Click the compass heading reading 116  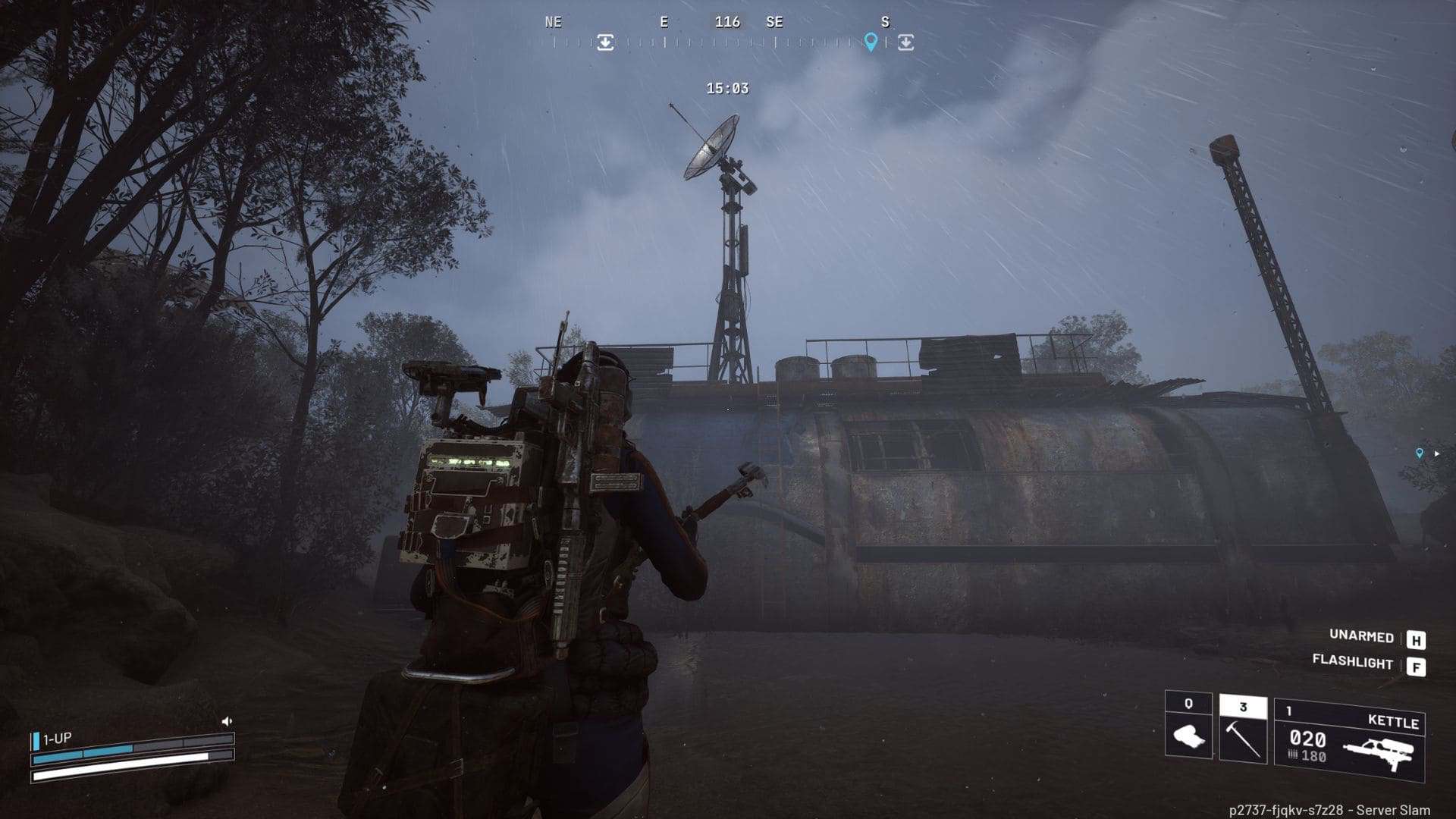pos(730,22)
